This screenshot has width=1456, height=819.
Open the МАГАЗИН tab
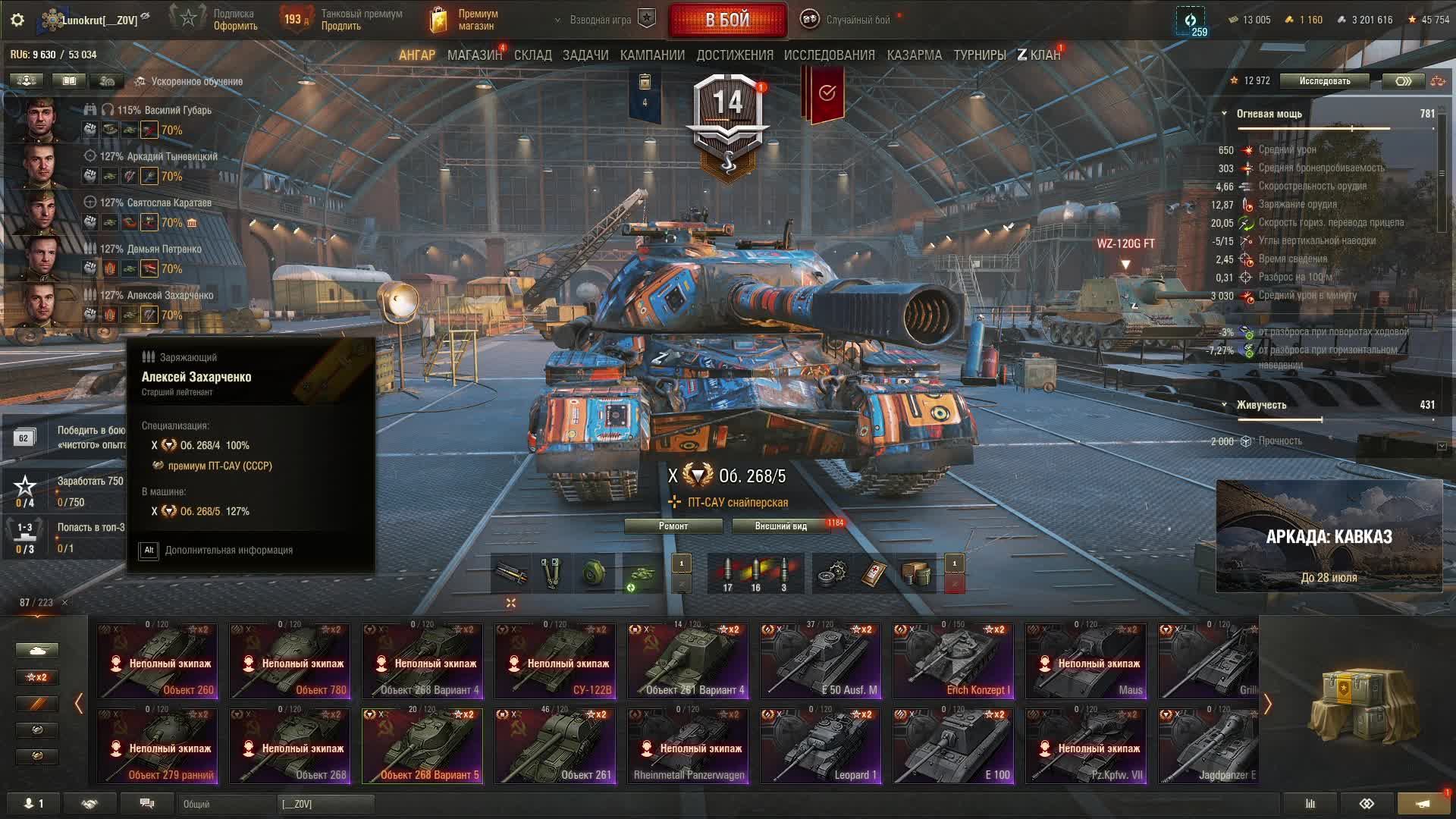coord(474,55)
